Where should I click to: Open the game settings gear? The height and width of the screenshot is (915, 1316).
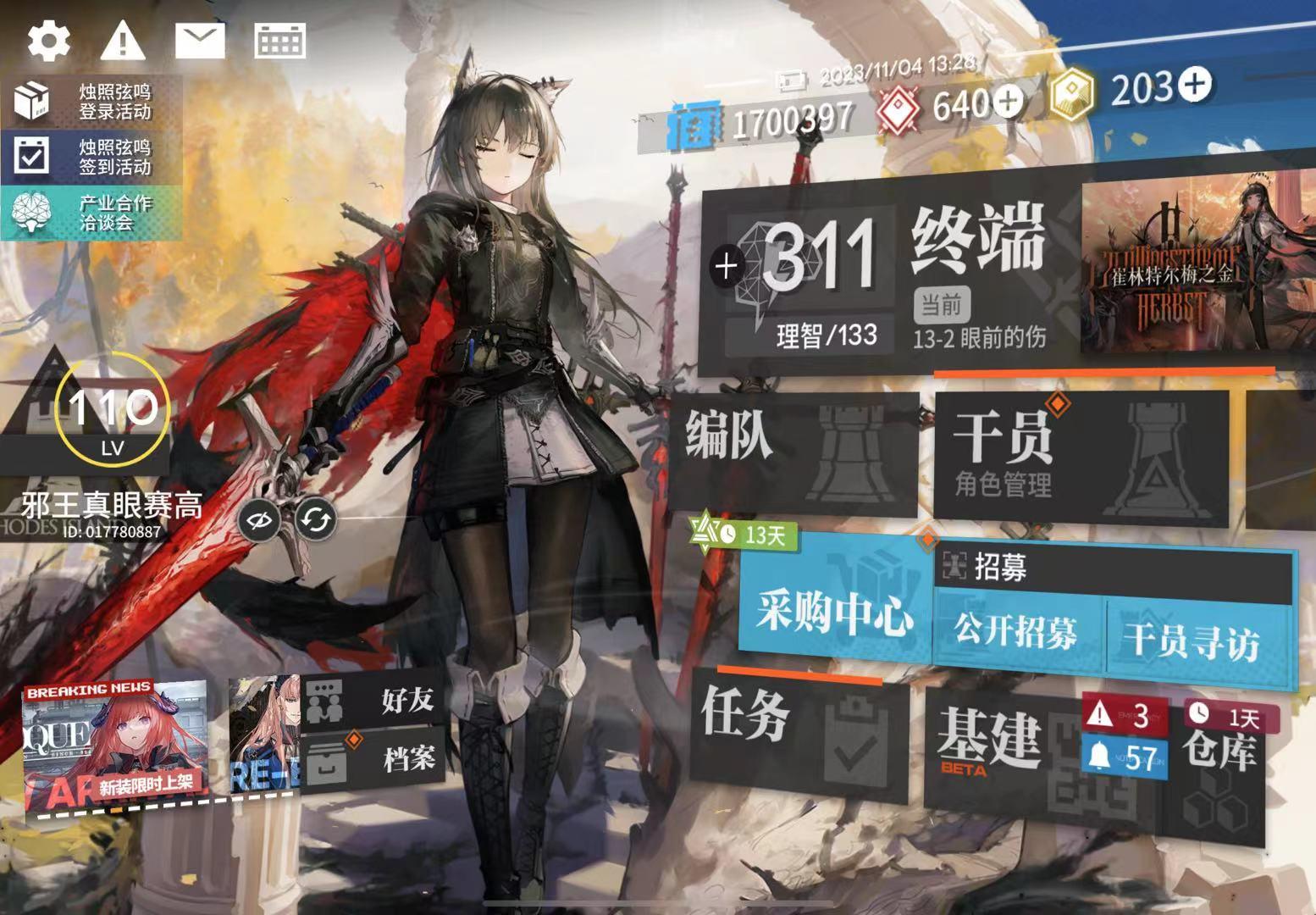coord(48,39)
